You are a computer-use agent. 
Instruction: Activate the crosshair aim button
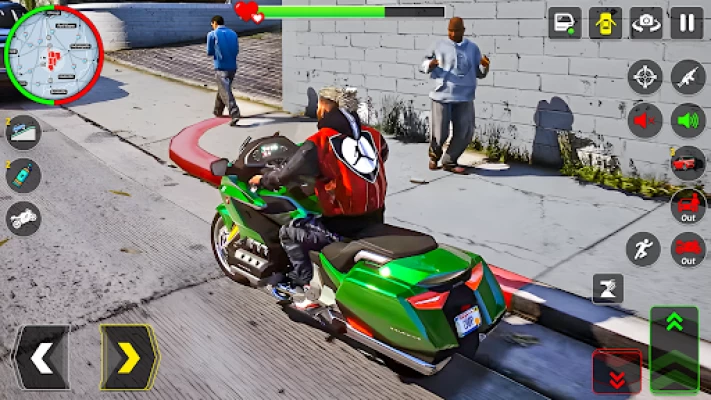click(645, 77)
